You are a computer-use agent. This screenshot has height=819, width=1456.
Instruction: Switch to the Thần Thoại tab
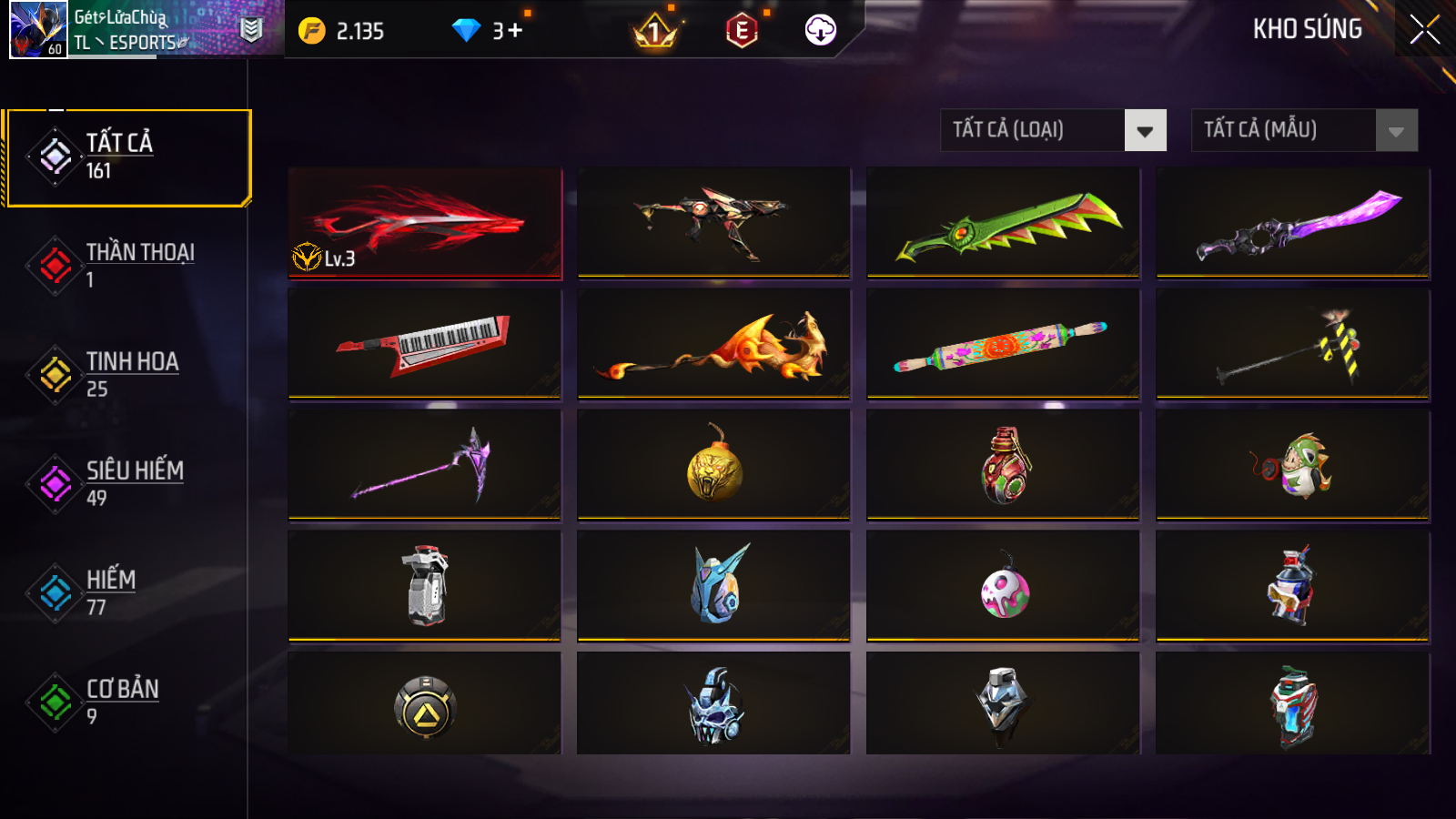127,265
